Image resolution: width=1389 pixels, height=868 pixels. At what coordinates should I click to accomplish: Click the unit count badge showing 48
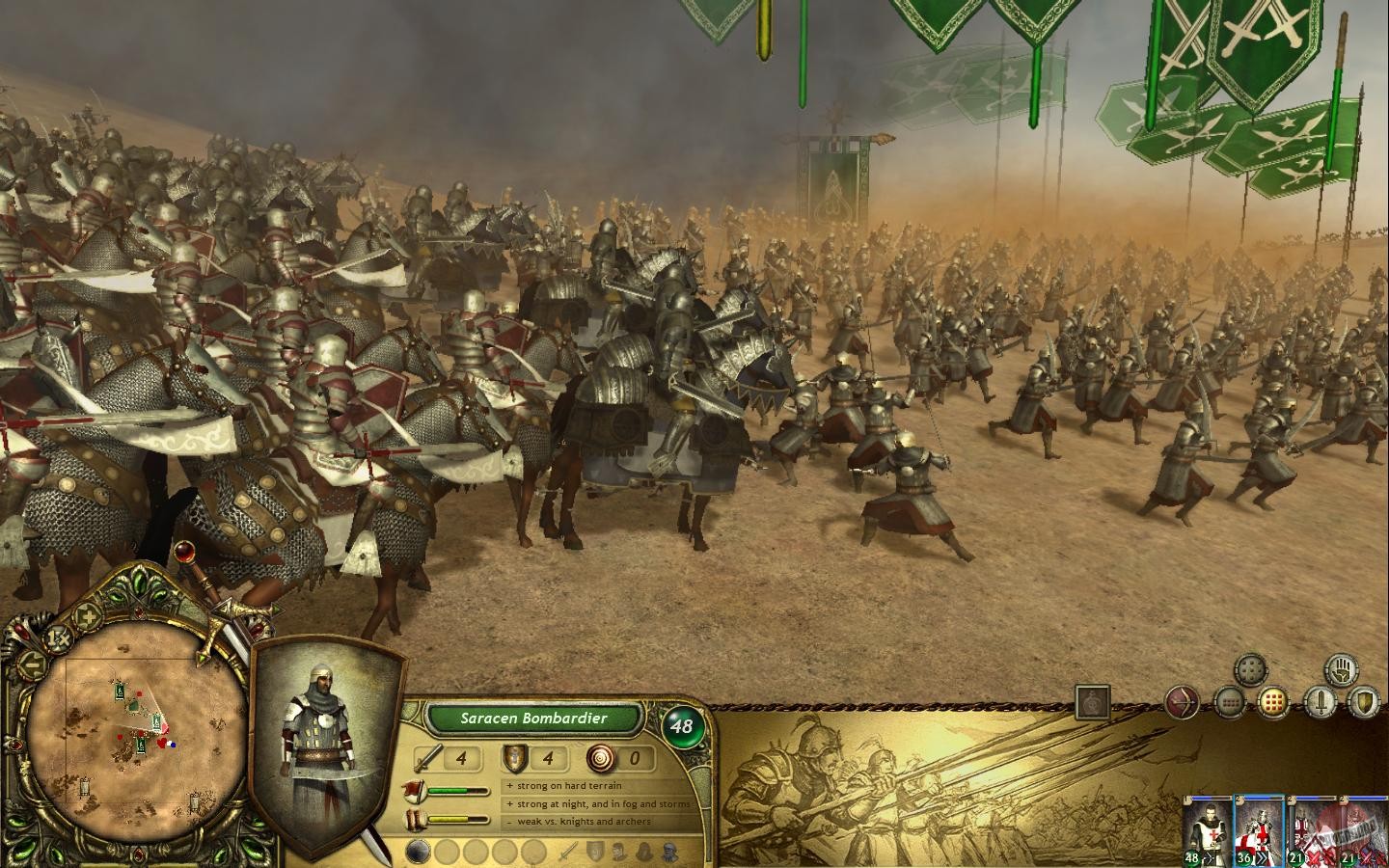point(682,724)
